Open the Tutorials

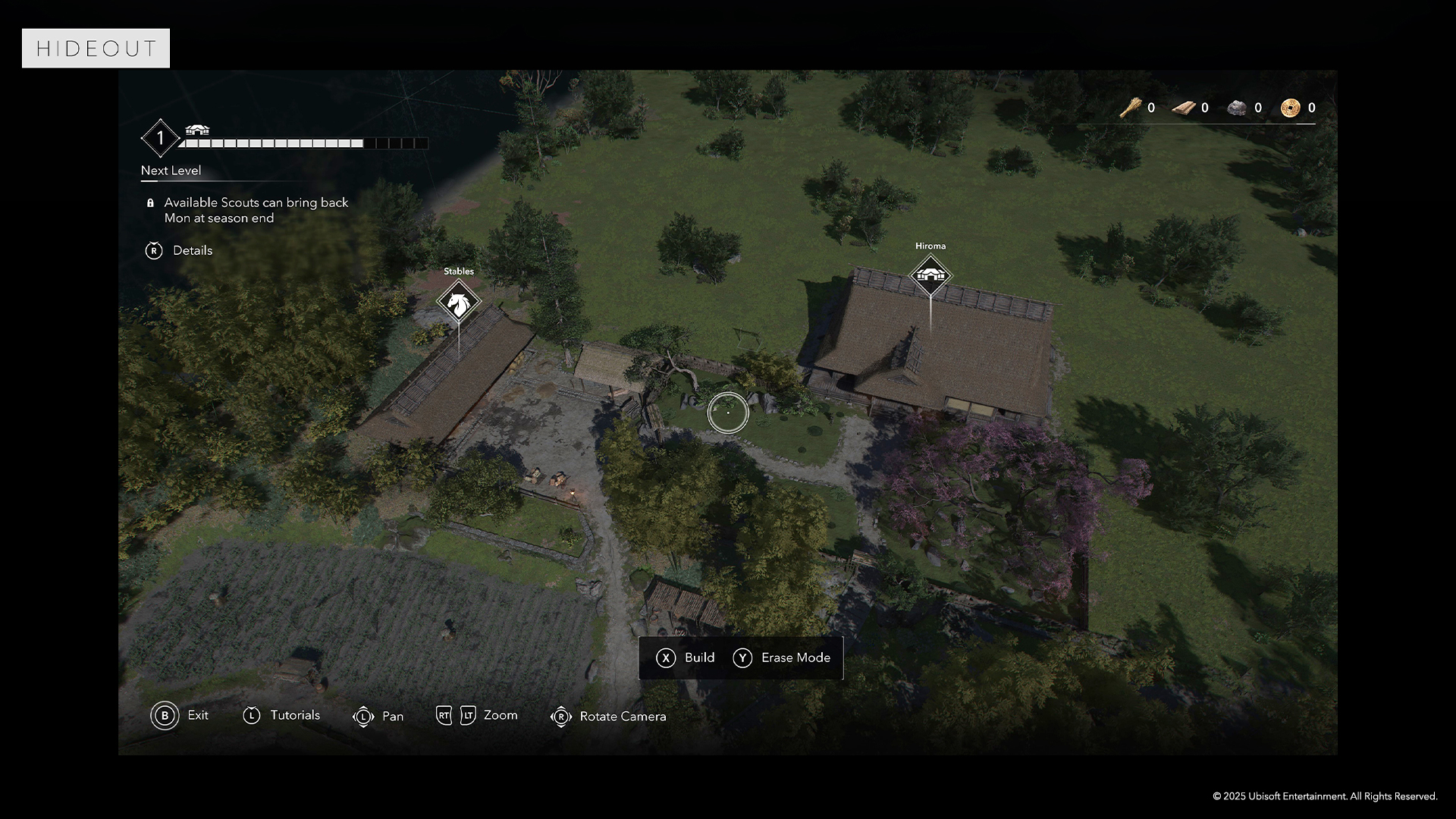(x=281, y=715)
